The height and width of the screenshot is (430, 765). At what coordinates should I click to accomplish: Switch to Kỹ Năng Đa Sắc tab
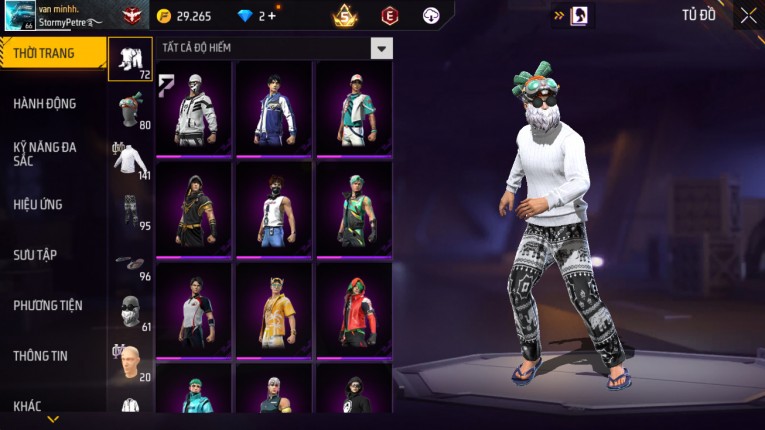tap(45, 153)
